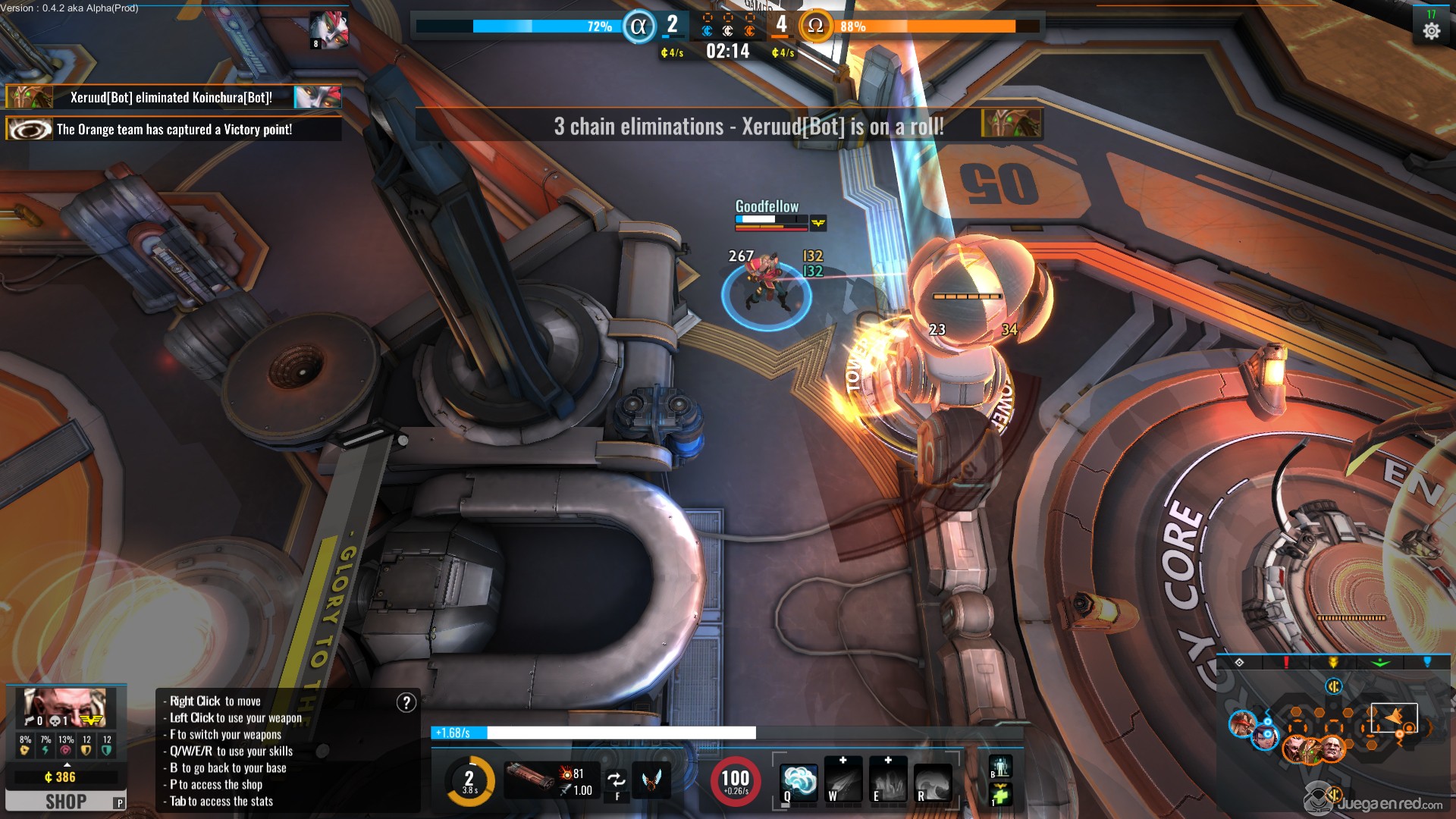1456x819 pixels.
Task: Use the green cross heal item
Action: (1000, 795)
